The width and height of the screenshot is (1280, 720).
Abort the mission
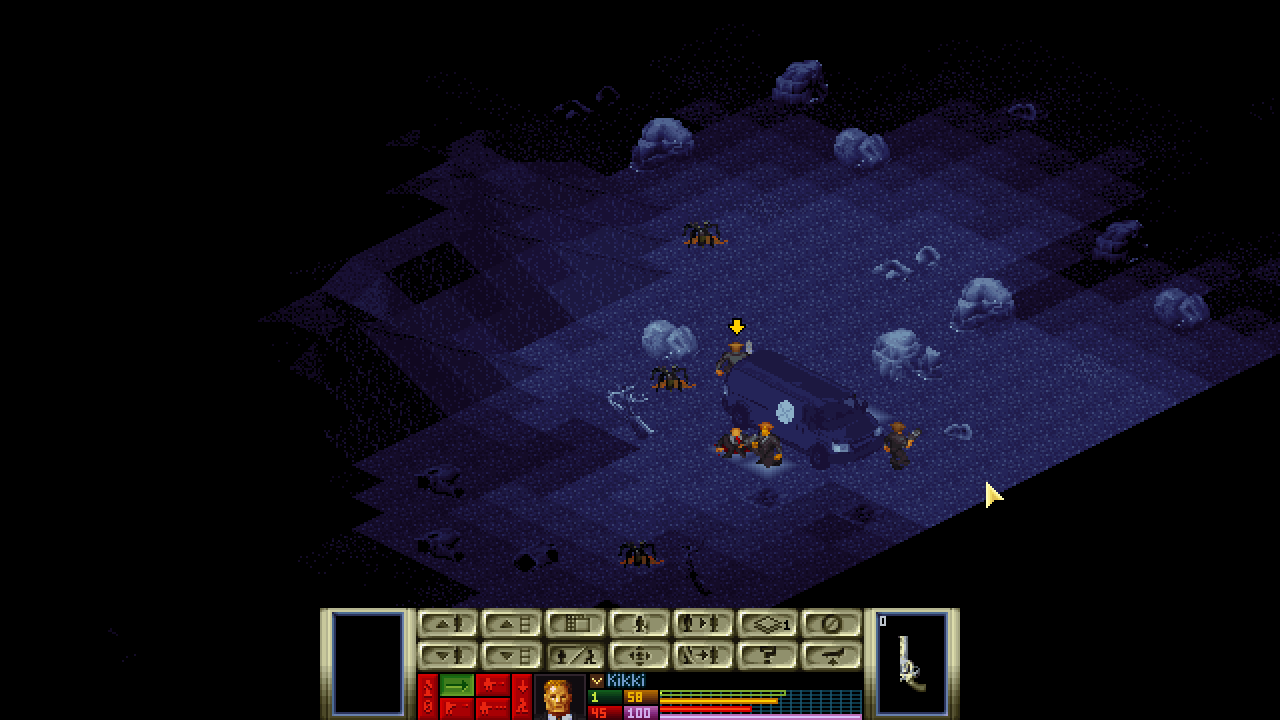click(831, 624)
